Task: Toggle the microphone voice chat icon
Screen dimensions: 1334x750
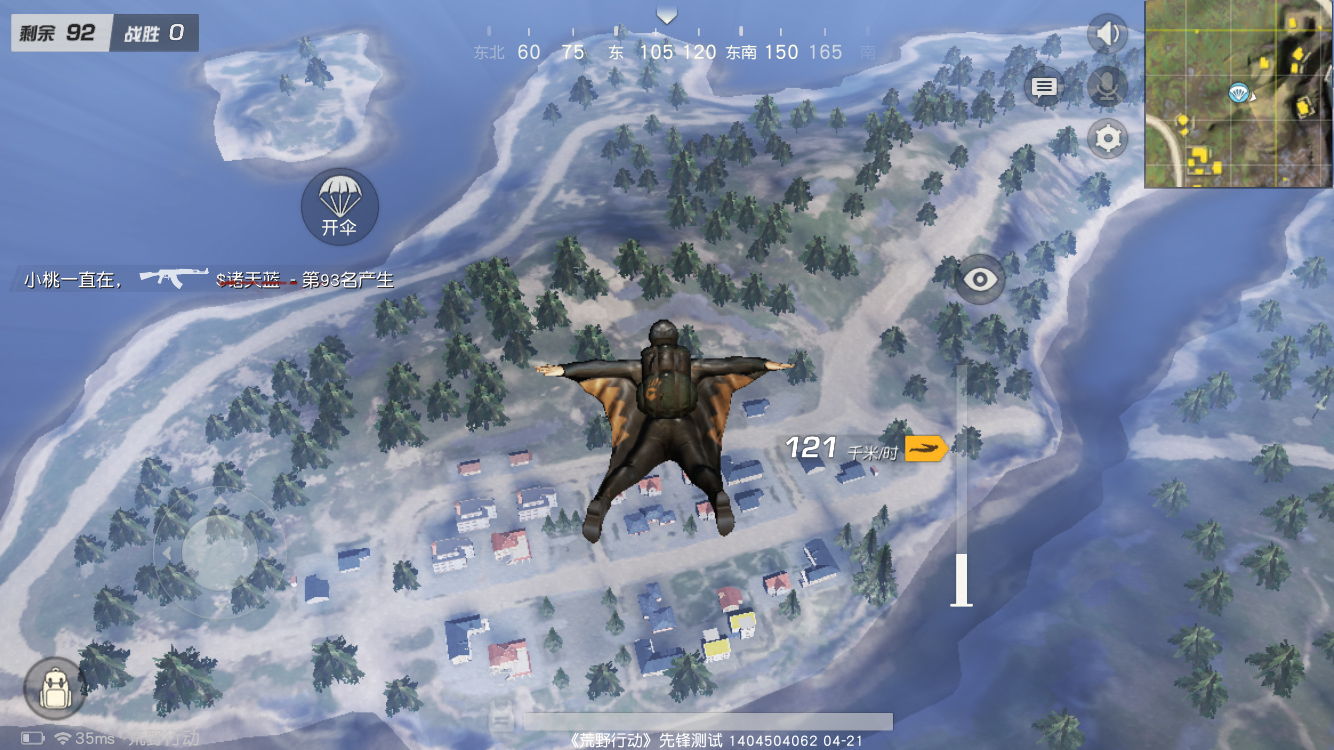Action: (1107, 87)
